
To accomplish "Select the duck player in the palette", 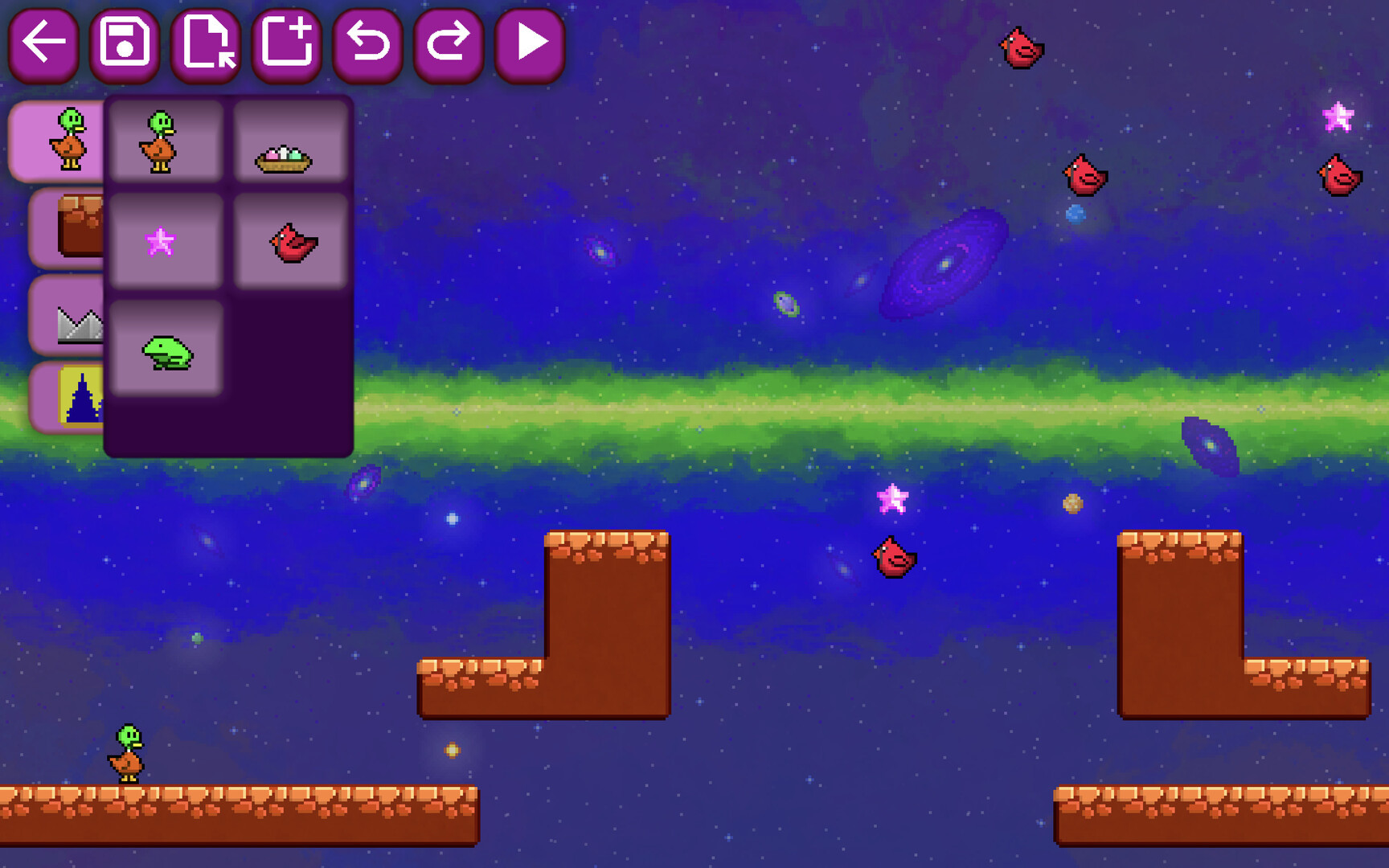I will pos(166,141).
